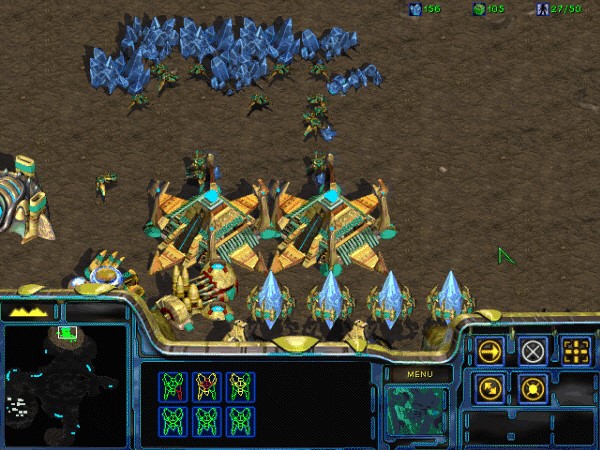
Task: Activate the Stop command
Action: point(533,351)
